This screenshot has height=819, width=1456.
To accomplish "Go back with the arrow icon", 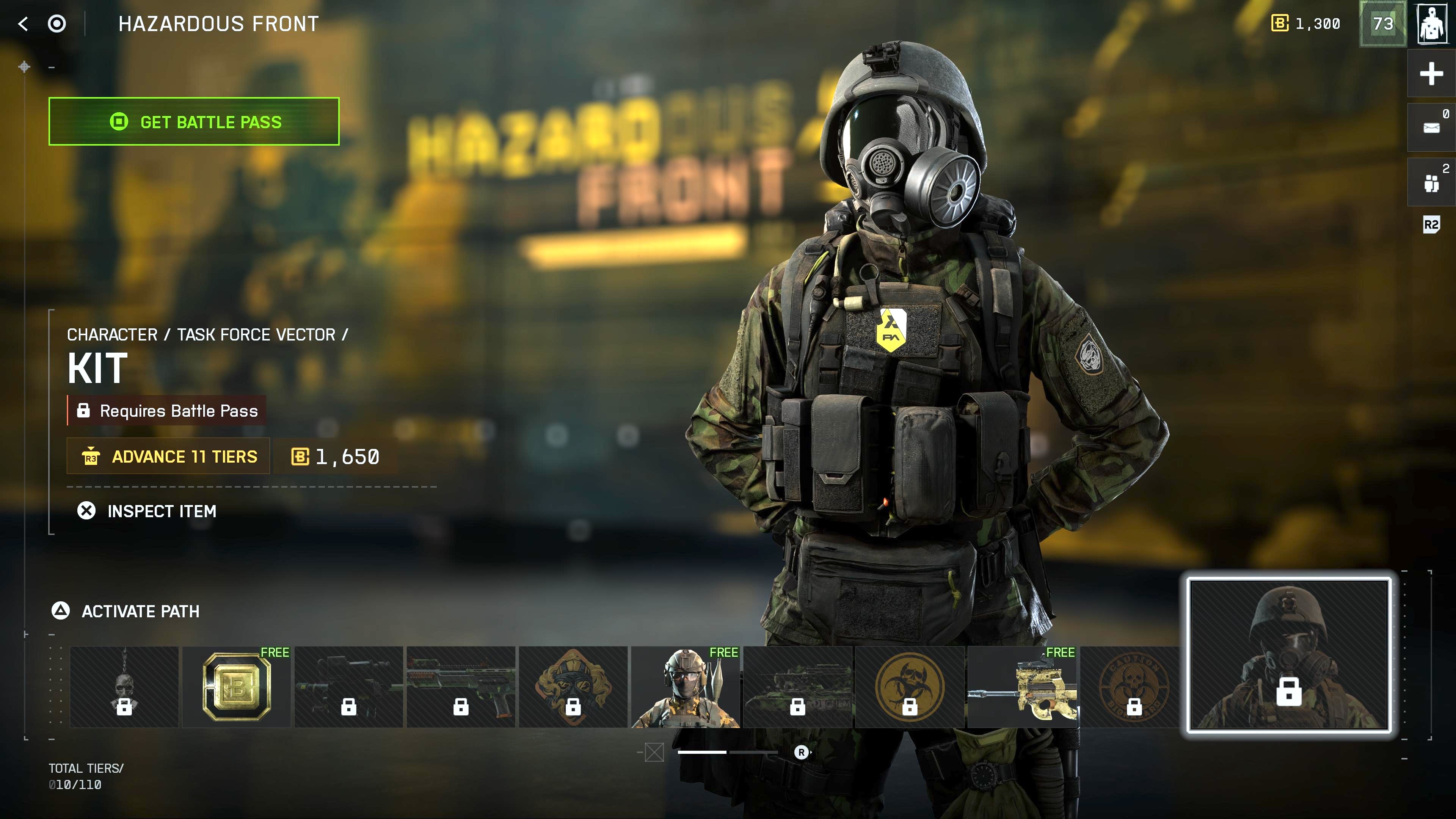I will tap(23, 24).
